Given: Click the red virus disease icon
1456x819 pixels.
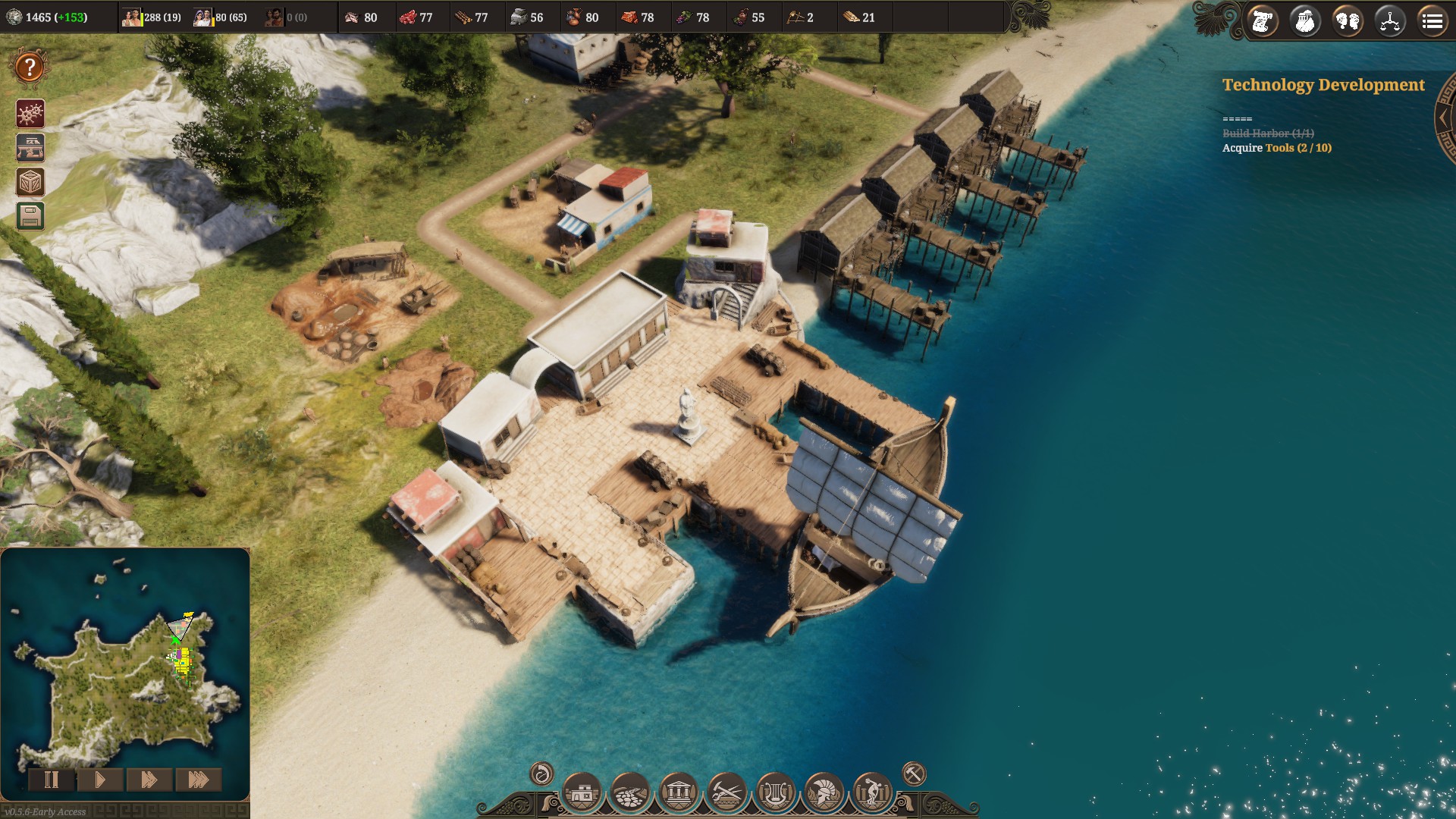Looking at the screenshot, I should [x=30, y=114].
